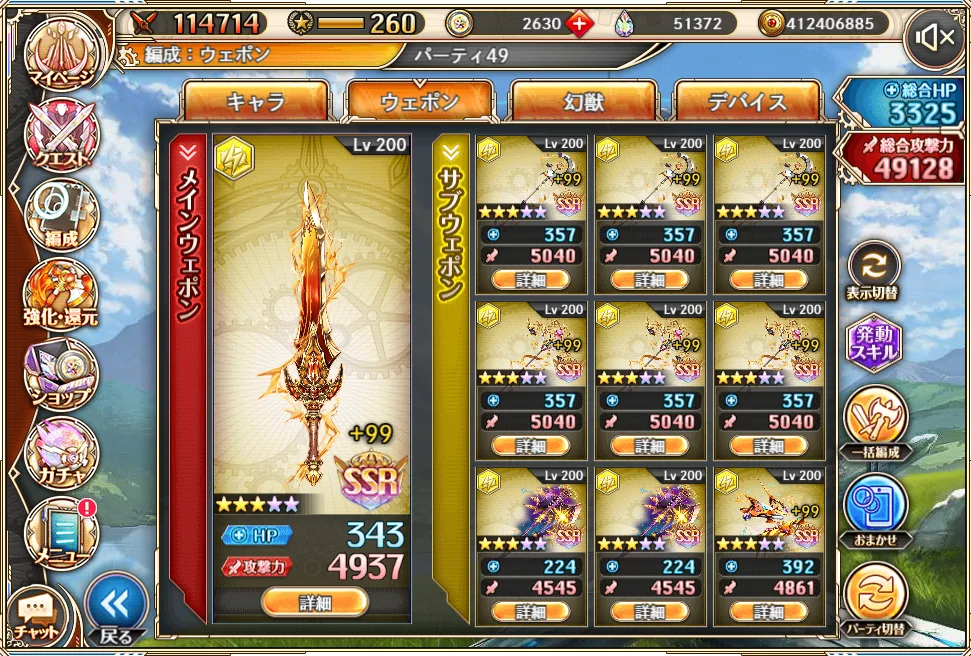Open the 強化・還元 enhance menu

point(61,295)
